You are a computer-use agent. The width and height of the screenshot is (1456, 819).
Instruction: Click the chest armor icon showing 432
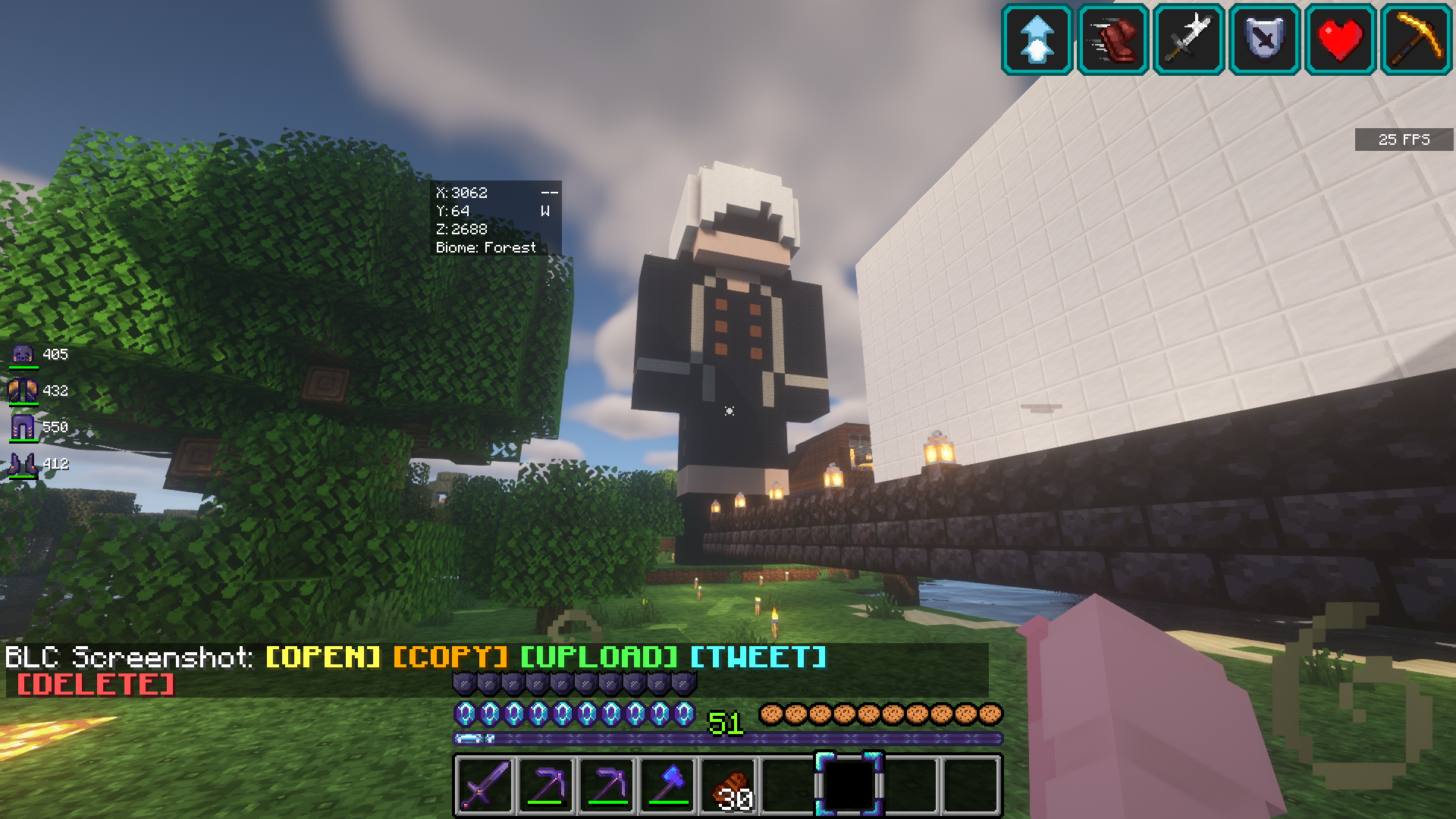24,391
